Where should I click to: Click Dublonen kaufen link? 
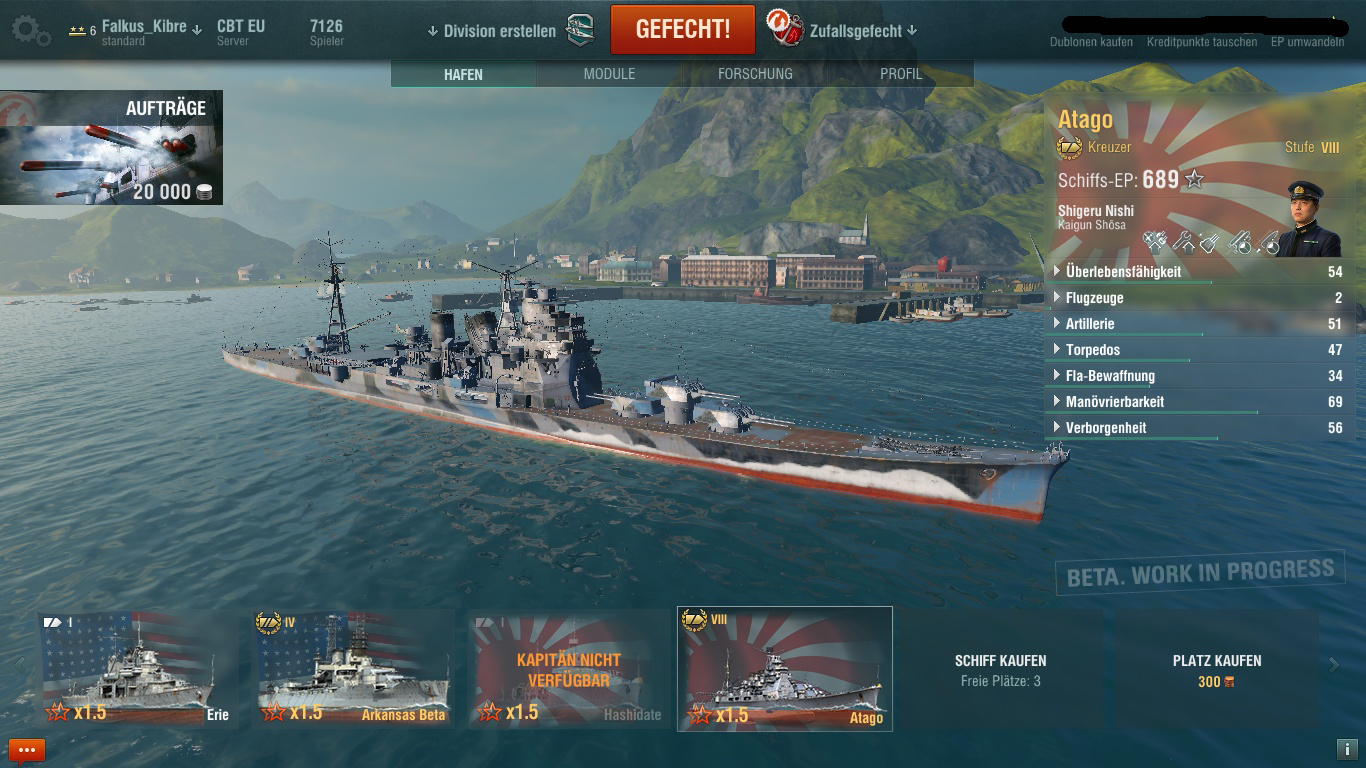[x=1091, y=42]
